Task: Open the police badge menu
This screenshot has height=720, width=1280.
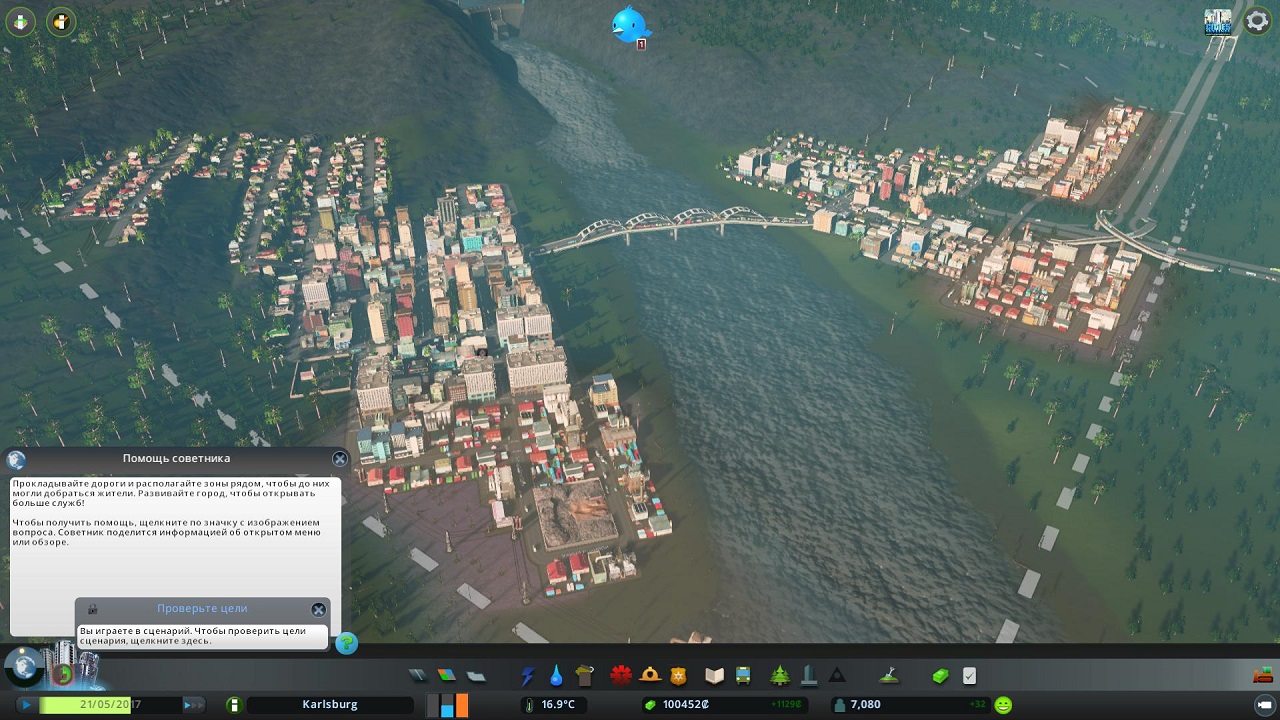Action: click(x=679, y=676)
